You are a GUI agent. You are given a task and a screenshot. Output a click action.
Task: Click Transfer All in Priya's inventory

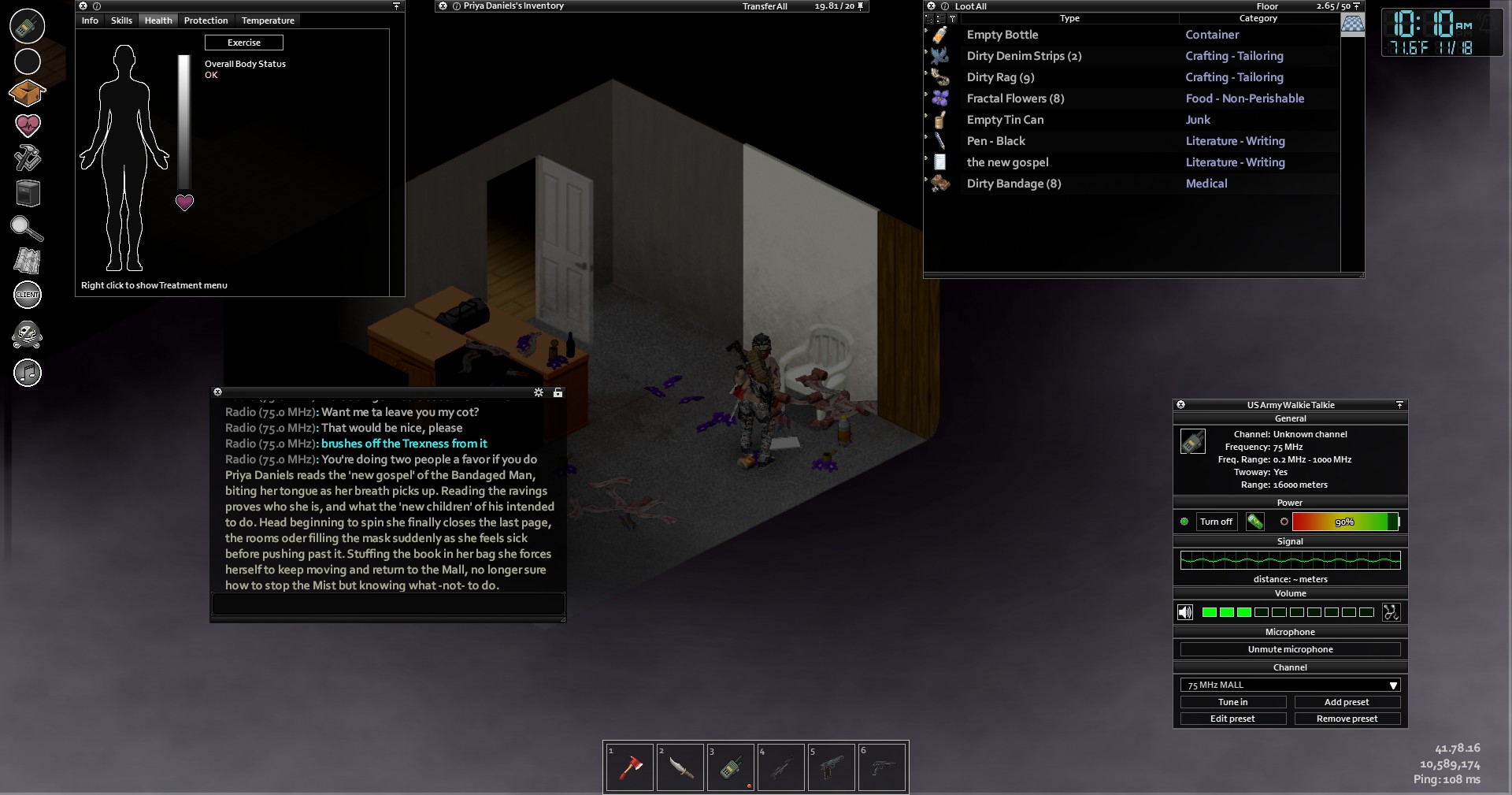click(764, 6)
